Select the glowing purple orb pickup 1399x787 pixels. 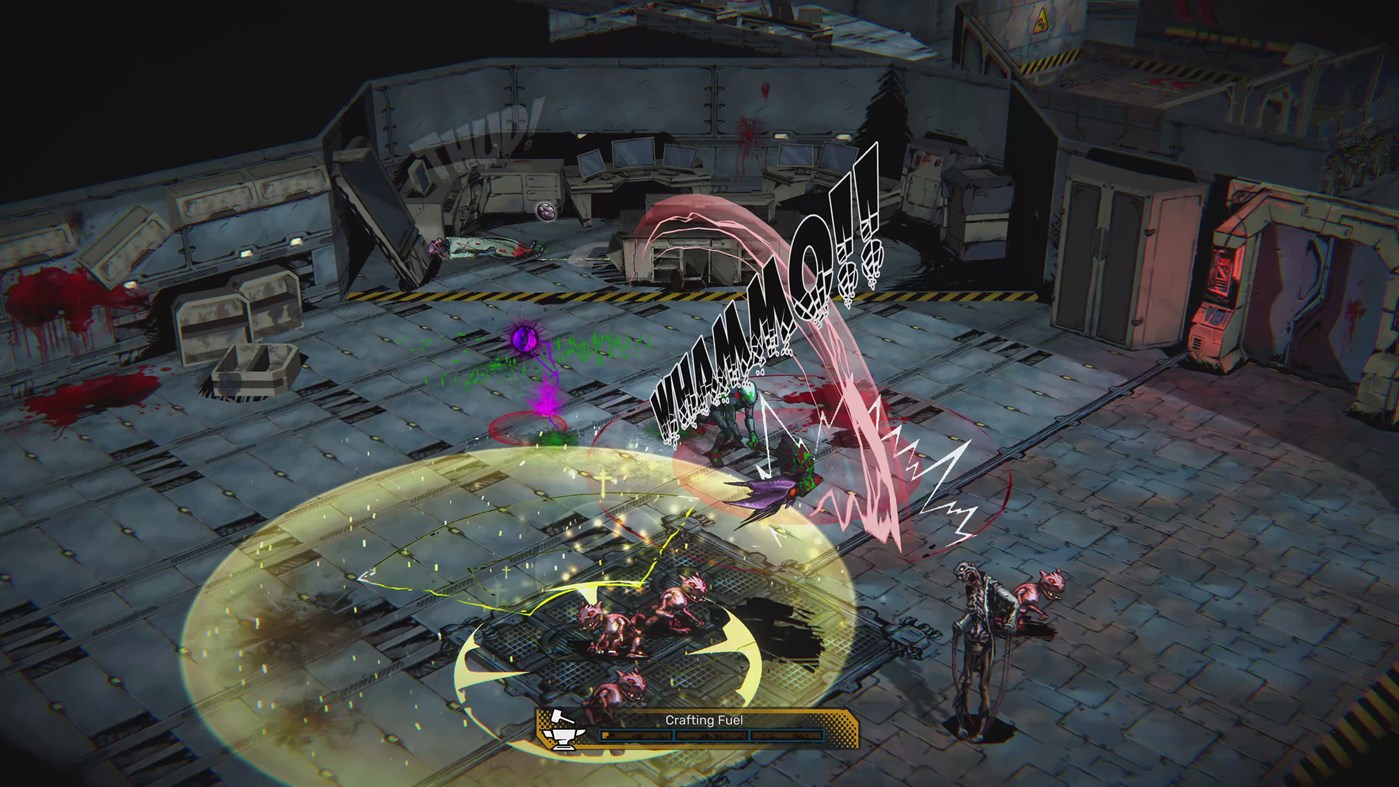(x=523, y=339)
